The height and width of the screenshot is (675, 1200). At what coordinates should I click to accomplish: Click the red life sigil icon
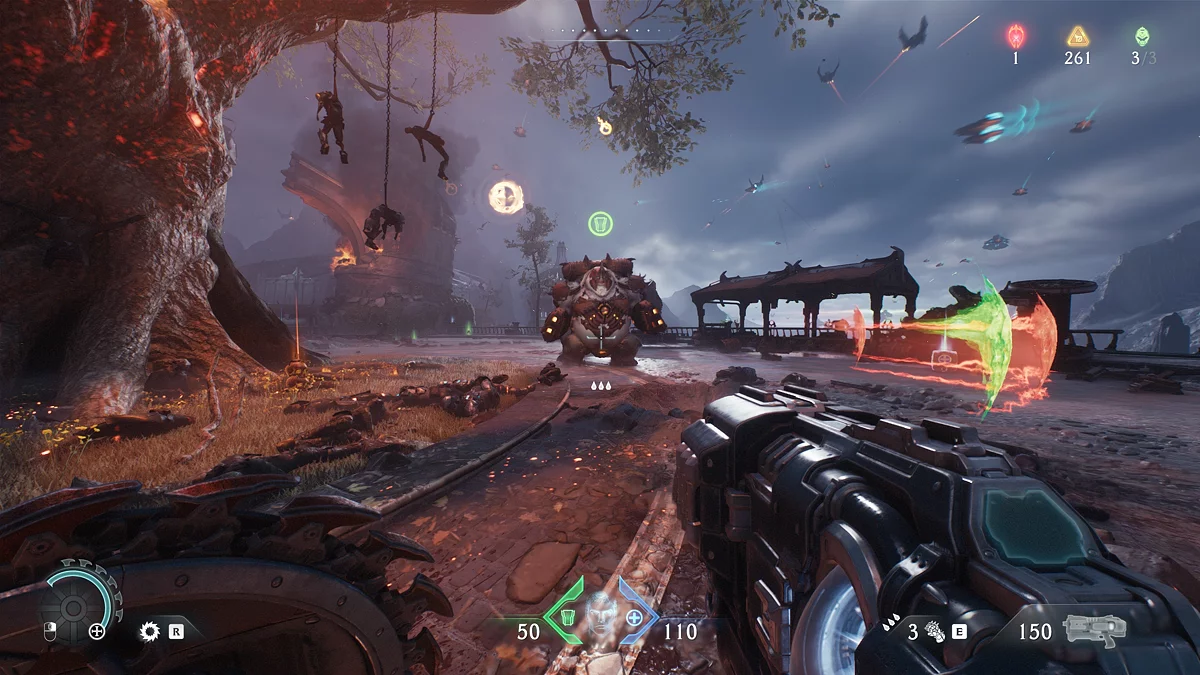[1015, 37]
